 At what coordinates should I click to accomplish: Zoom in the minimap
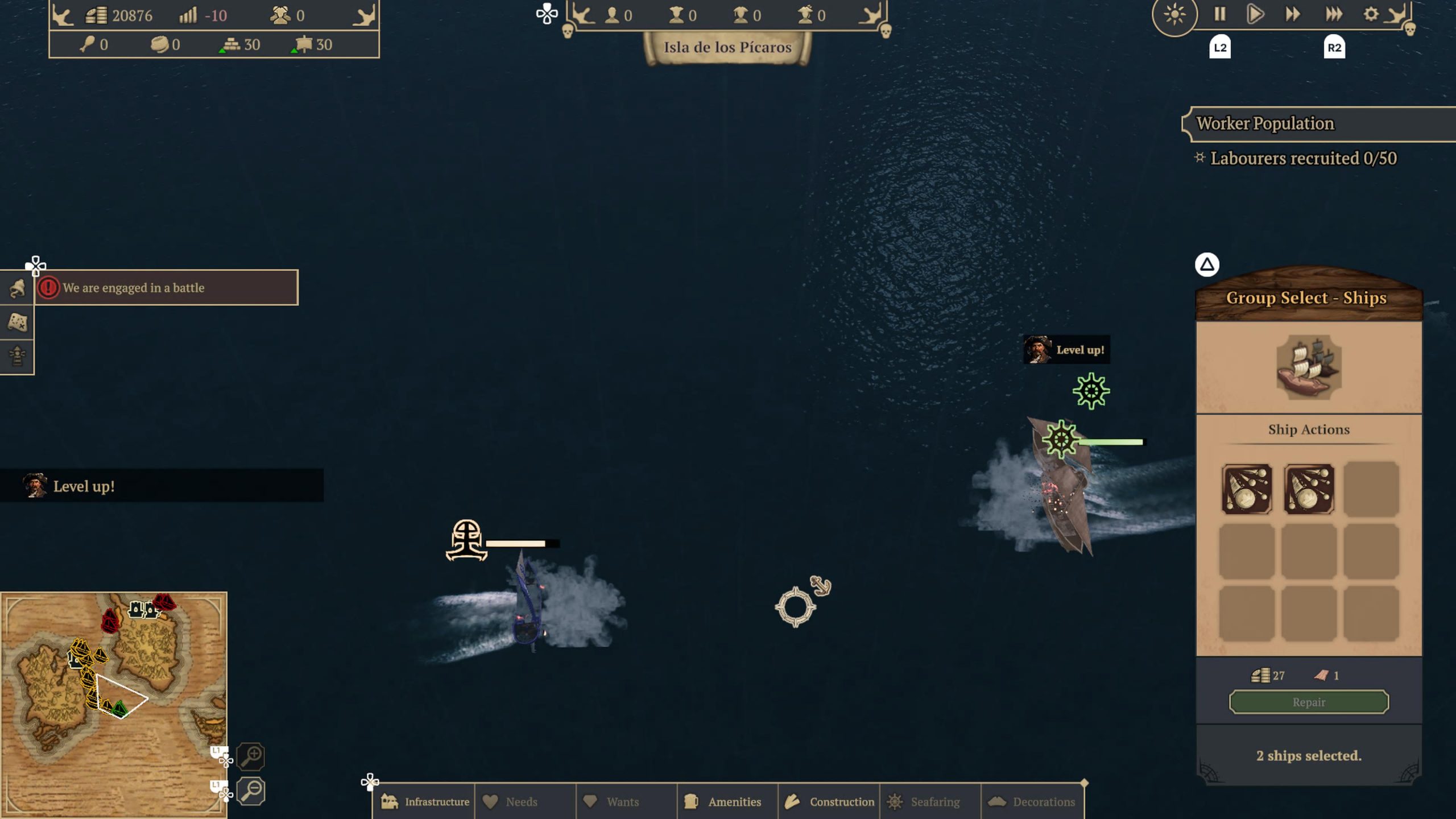pos(251,756)
